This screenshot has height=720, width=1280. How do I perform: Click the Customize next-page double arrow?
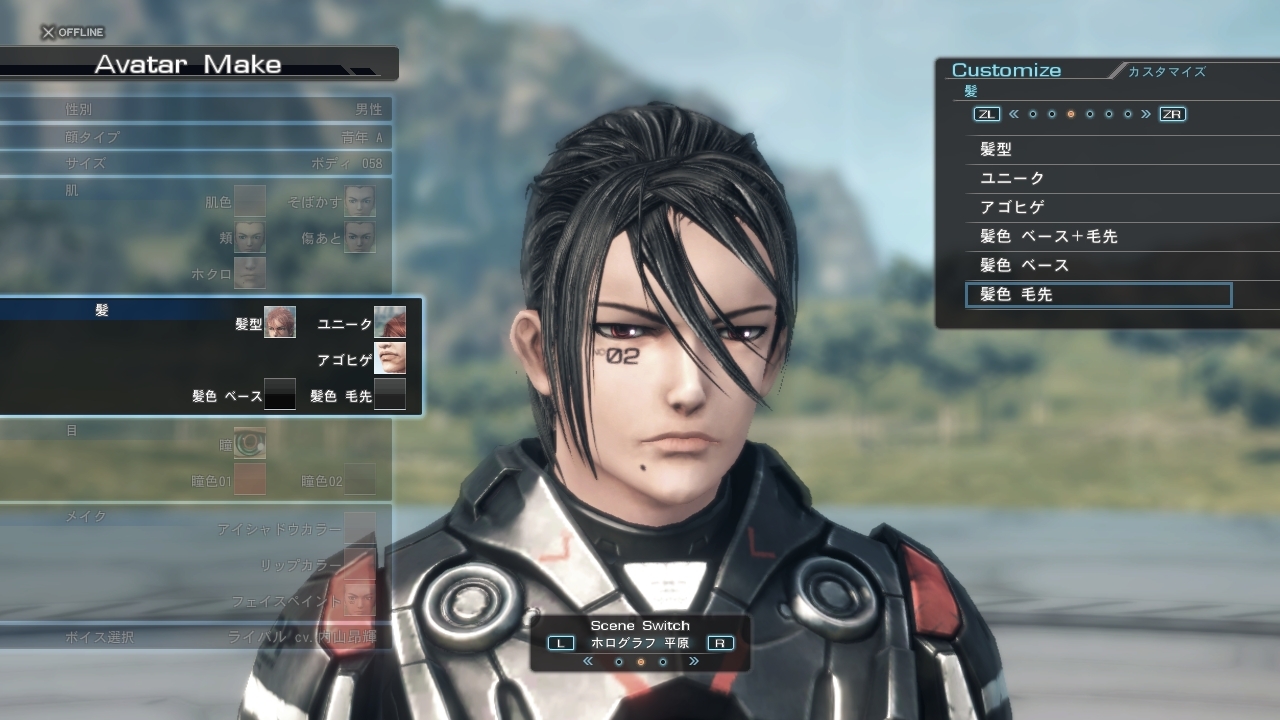click(x=1146, y=114)
